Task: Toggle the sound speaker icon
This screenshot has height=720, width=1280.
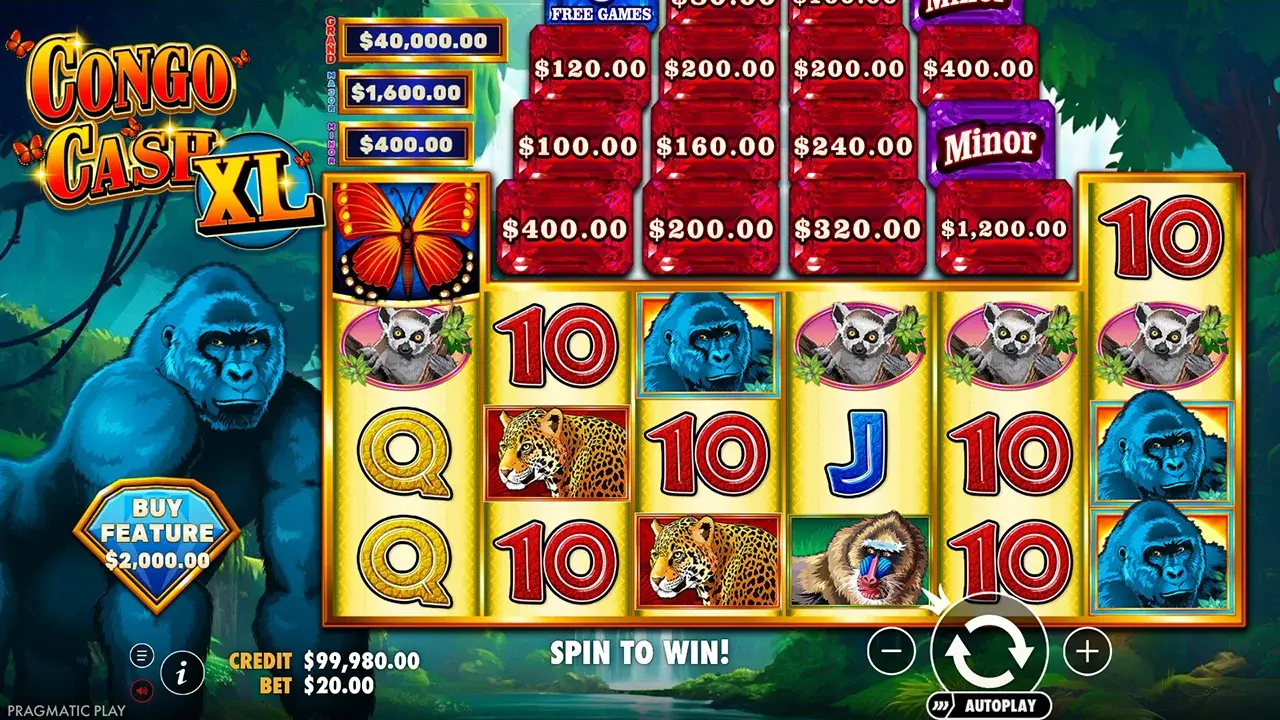Action: 141,689
